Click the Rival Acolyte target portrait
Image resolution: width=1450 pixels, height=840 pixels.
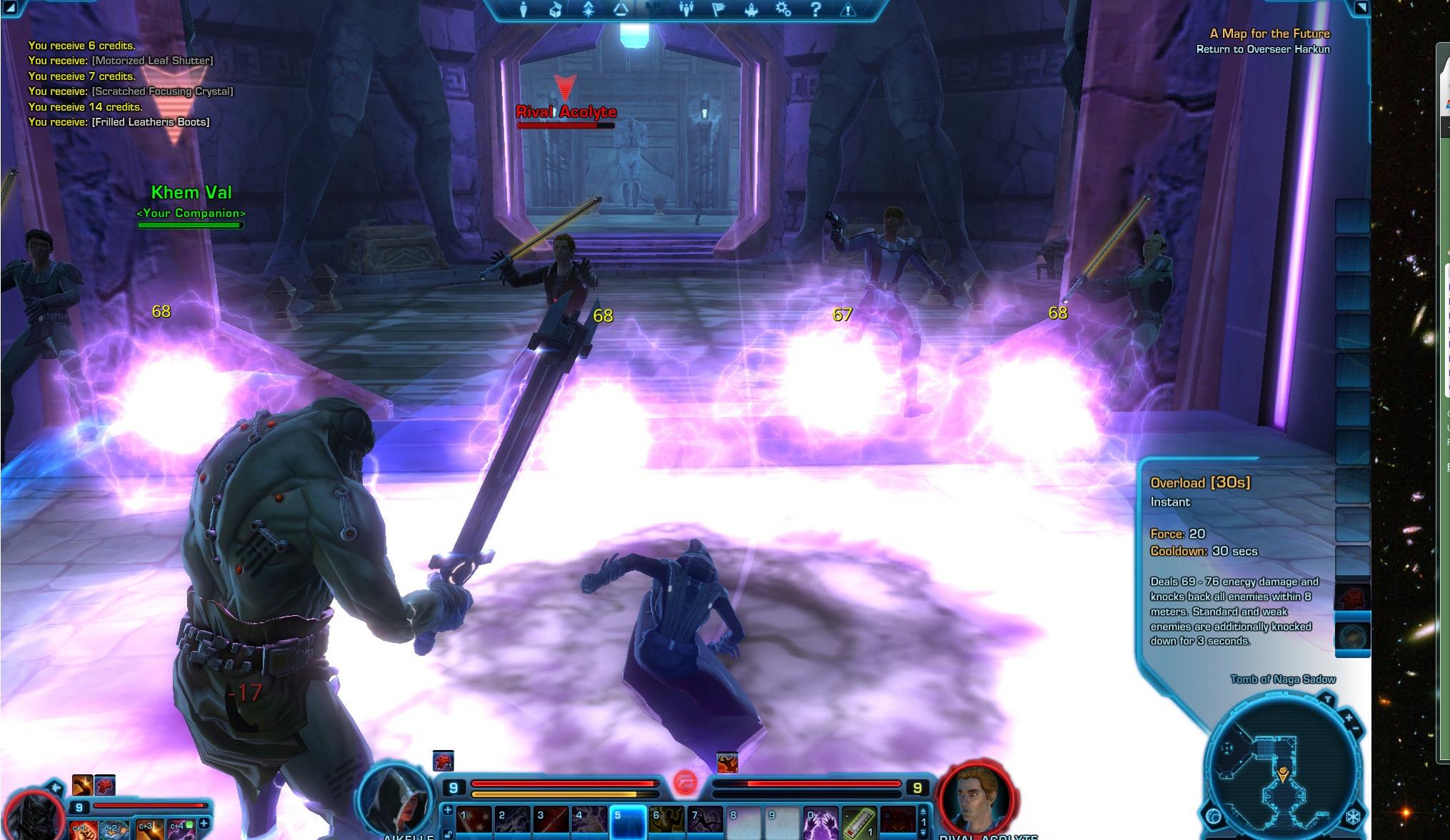pos(977,800)
